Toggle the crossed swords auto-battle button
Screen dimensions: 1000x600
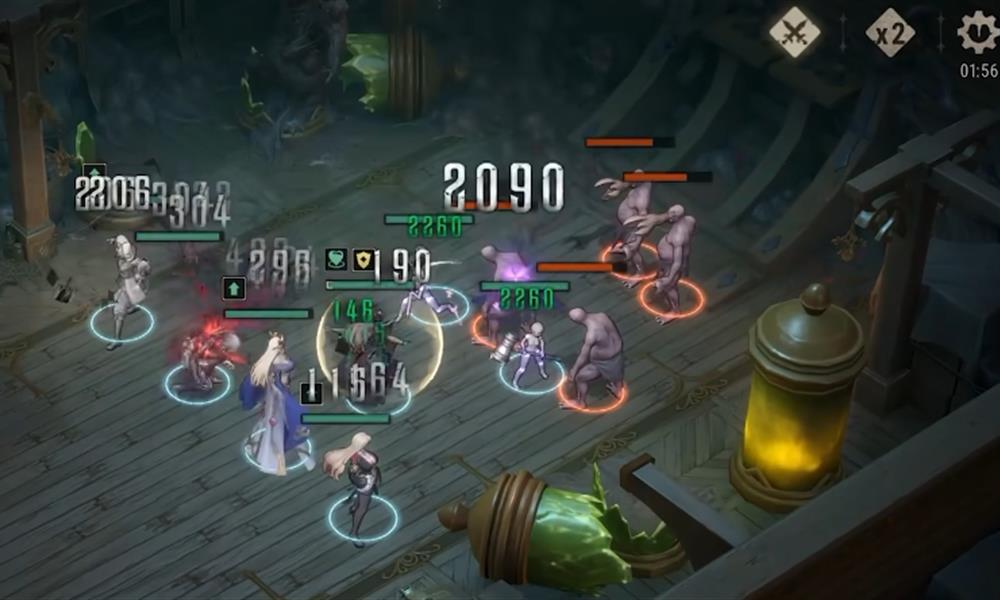tap(794, 33)
